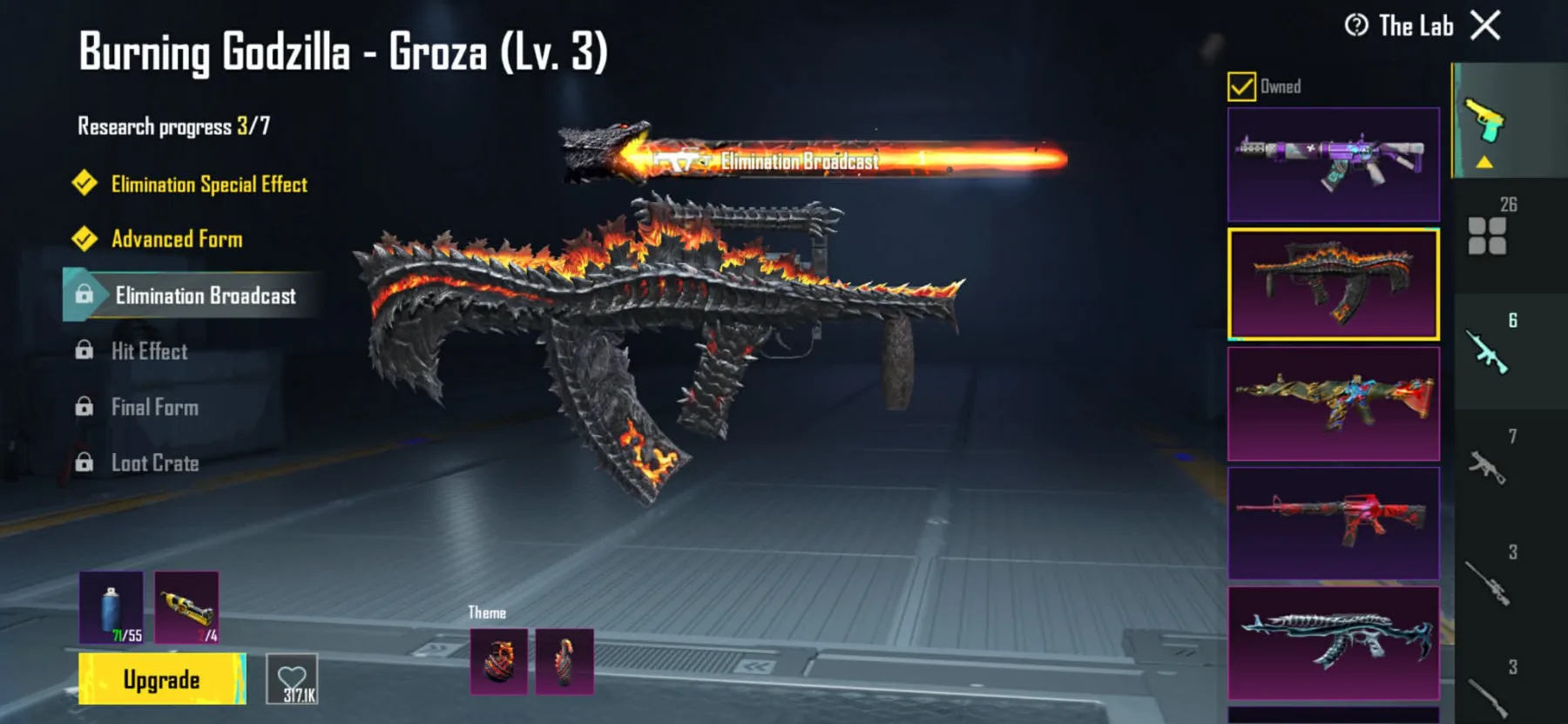Toggle the Owned checkbox filter
Image resolution: width=1568 pixels, height=724 pixels.
pos(1241,86)
